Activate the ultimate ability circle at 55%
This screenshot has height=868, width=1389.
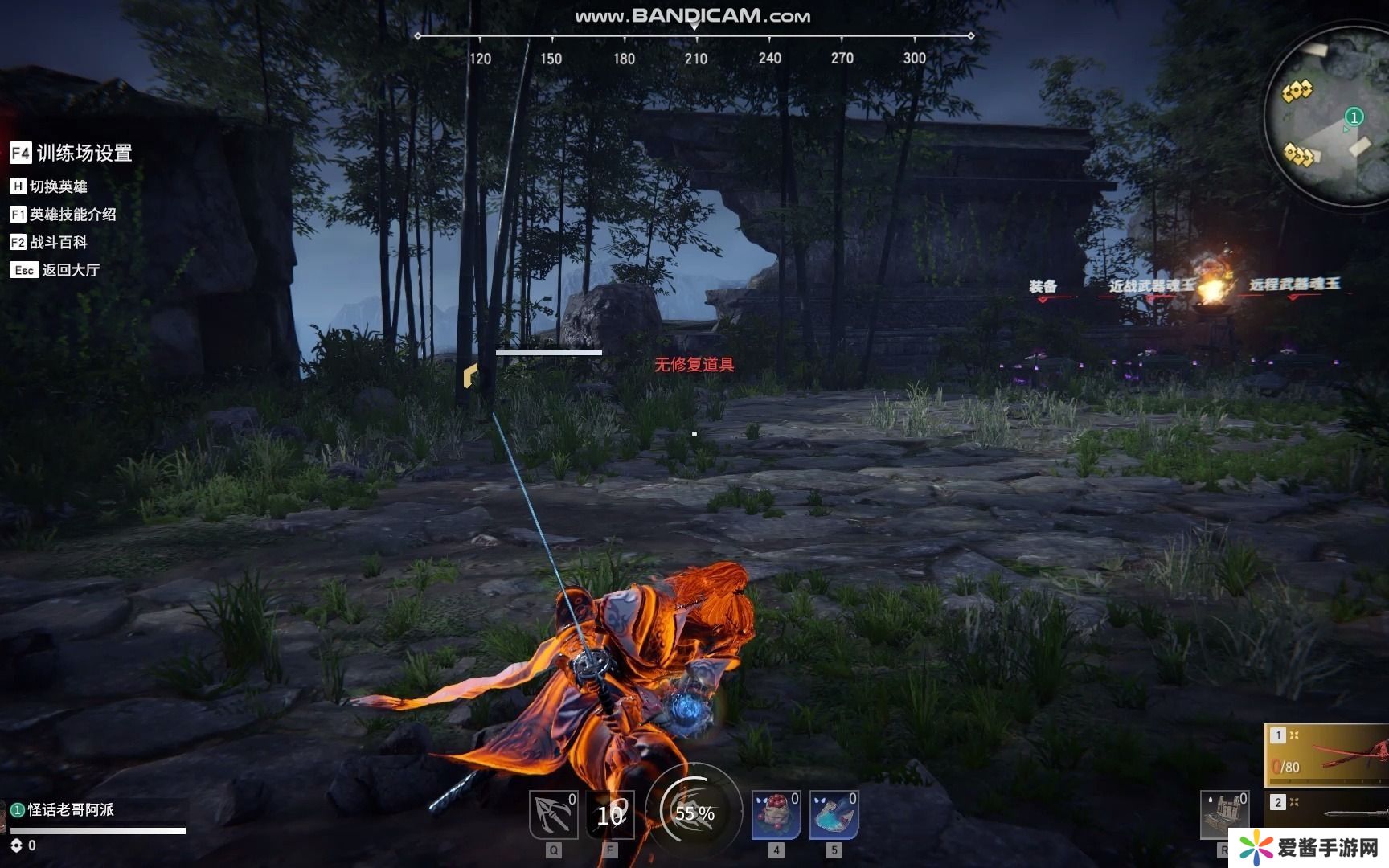pos(694,813)
